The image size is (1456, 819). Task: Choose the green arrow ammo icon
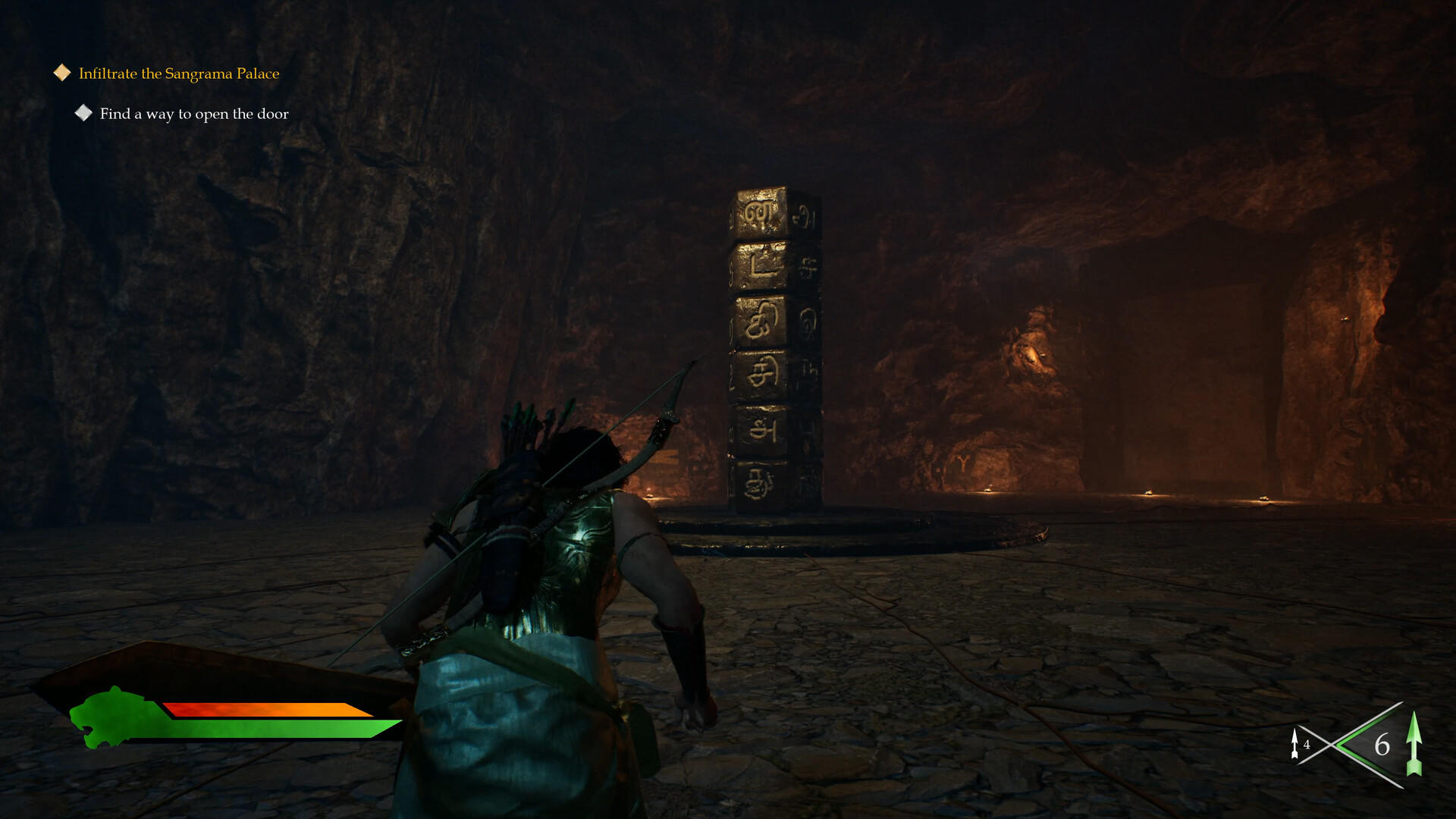pyautogui.click(x=1413, y=744)
